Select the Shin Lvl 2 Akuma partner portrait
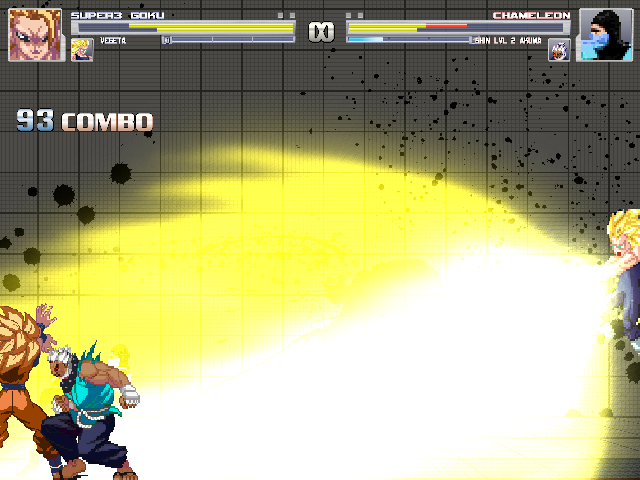Image resolution: width=640 pixels, height=480 pixels. 559,49
